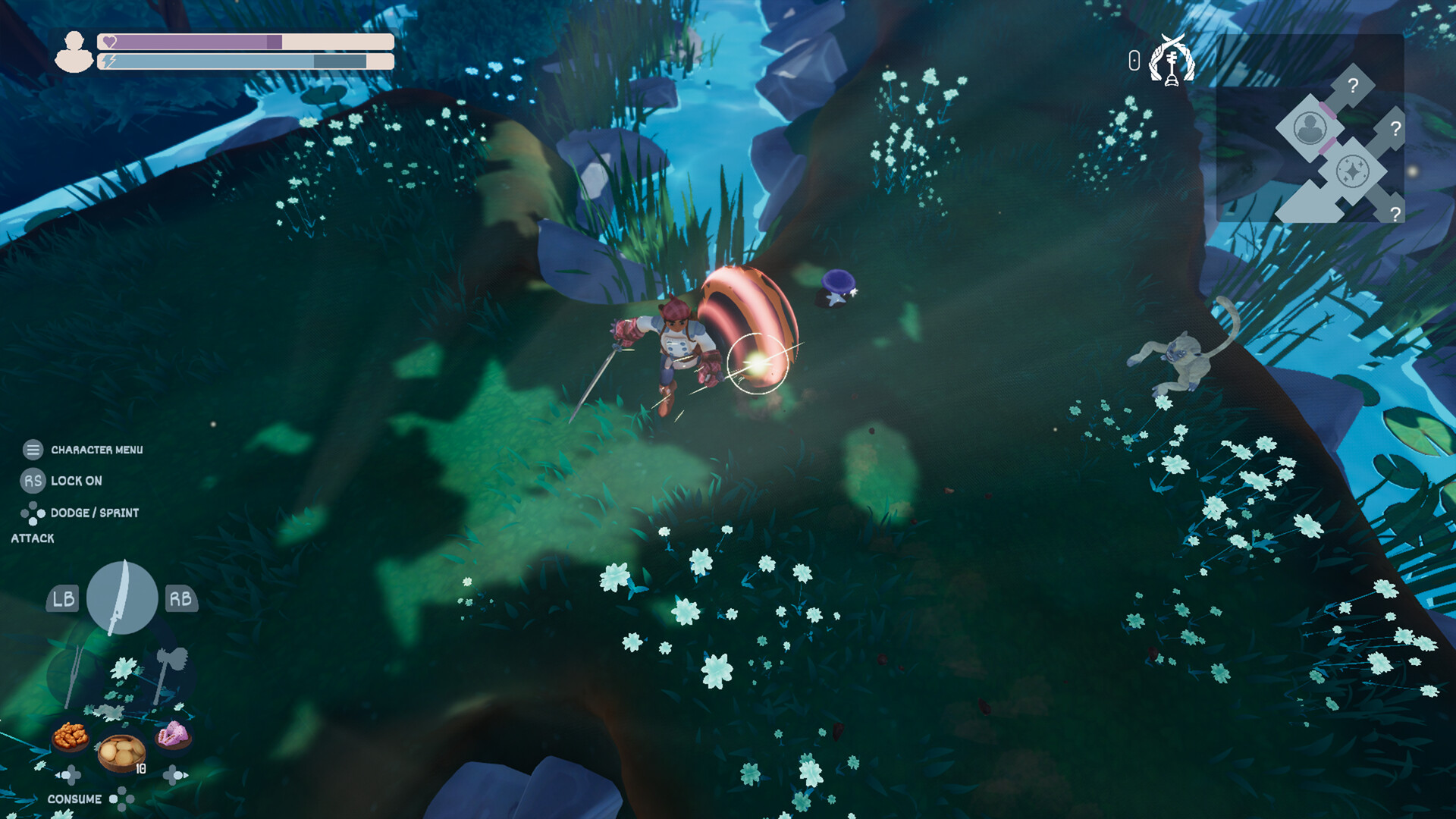
Task: Select the sword weapon in the center wheel
Action: pyautogui.click(x=121, y=598)
